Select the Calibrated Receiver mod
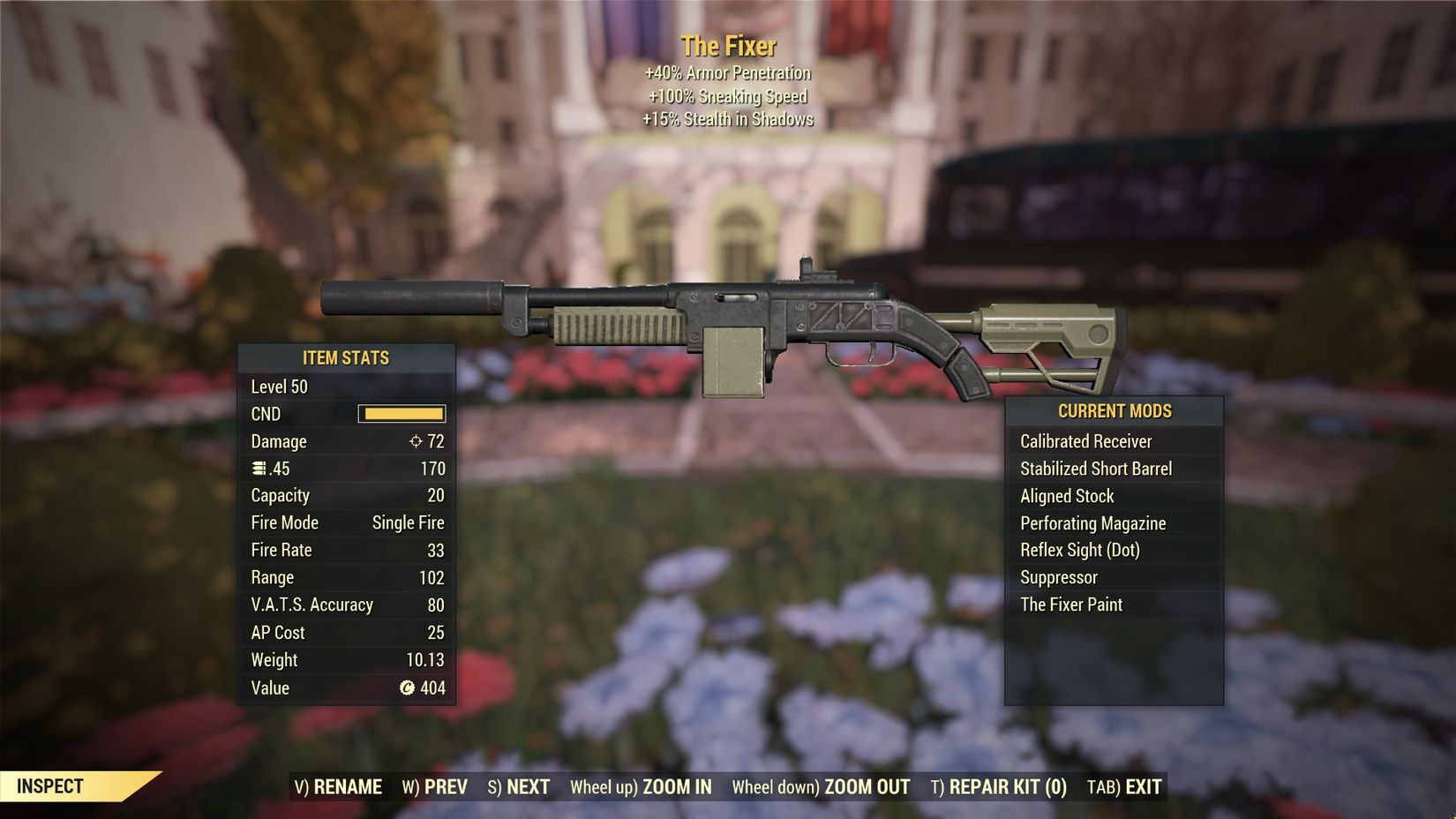This screenshot has height=819, width=1456. (1086, 441)
